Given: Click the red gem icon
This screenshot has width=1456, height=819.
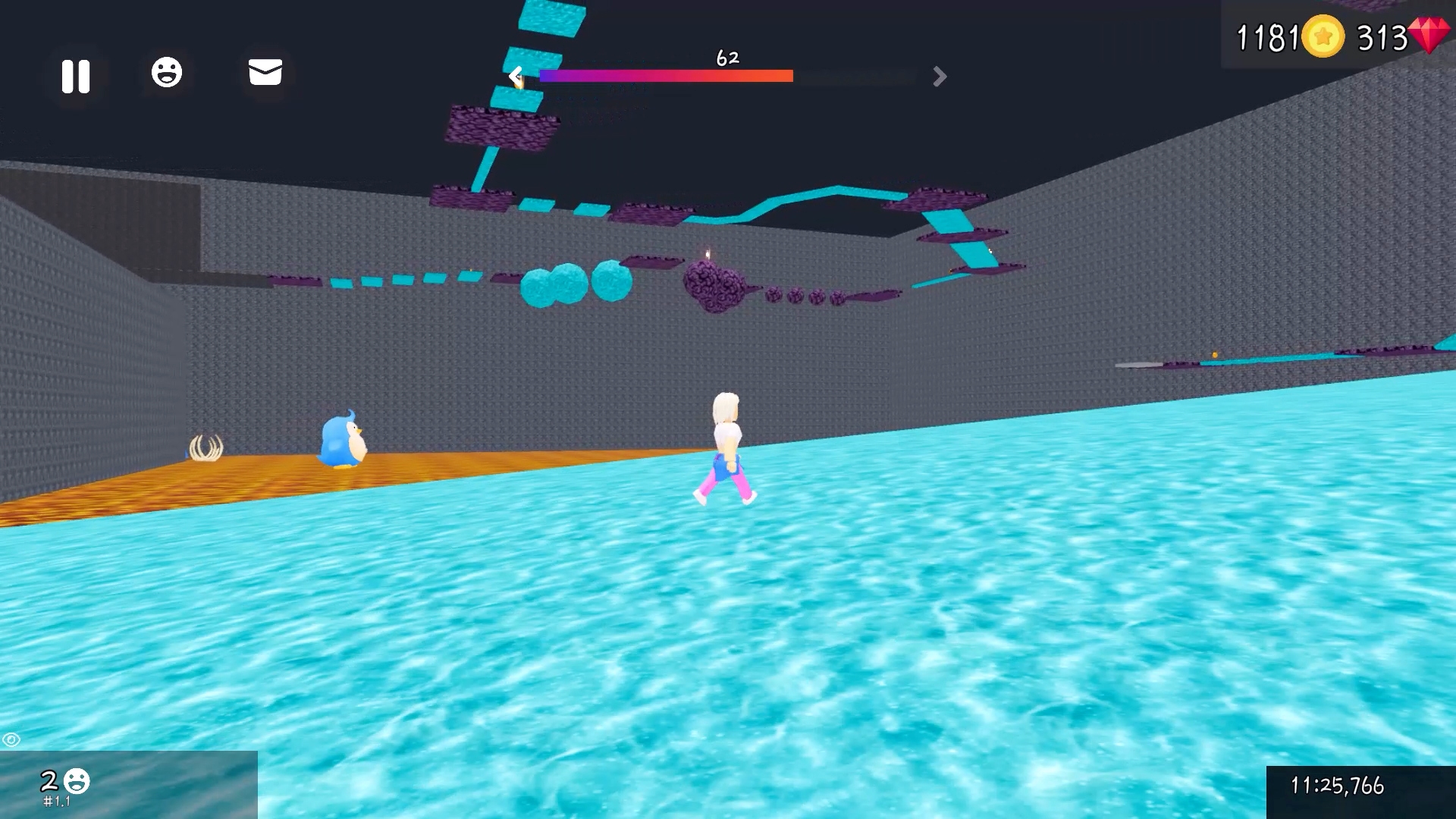Looking at the screenshot, I should tap(1430, 36).
